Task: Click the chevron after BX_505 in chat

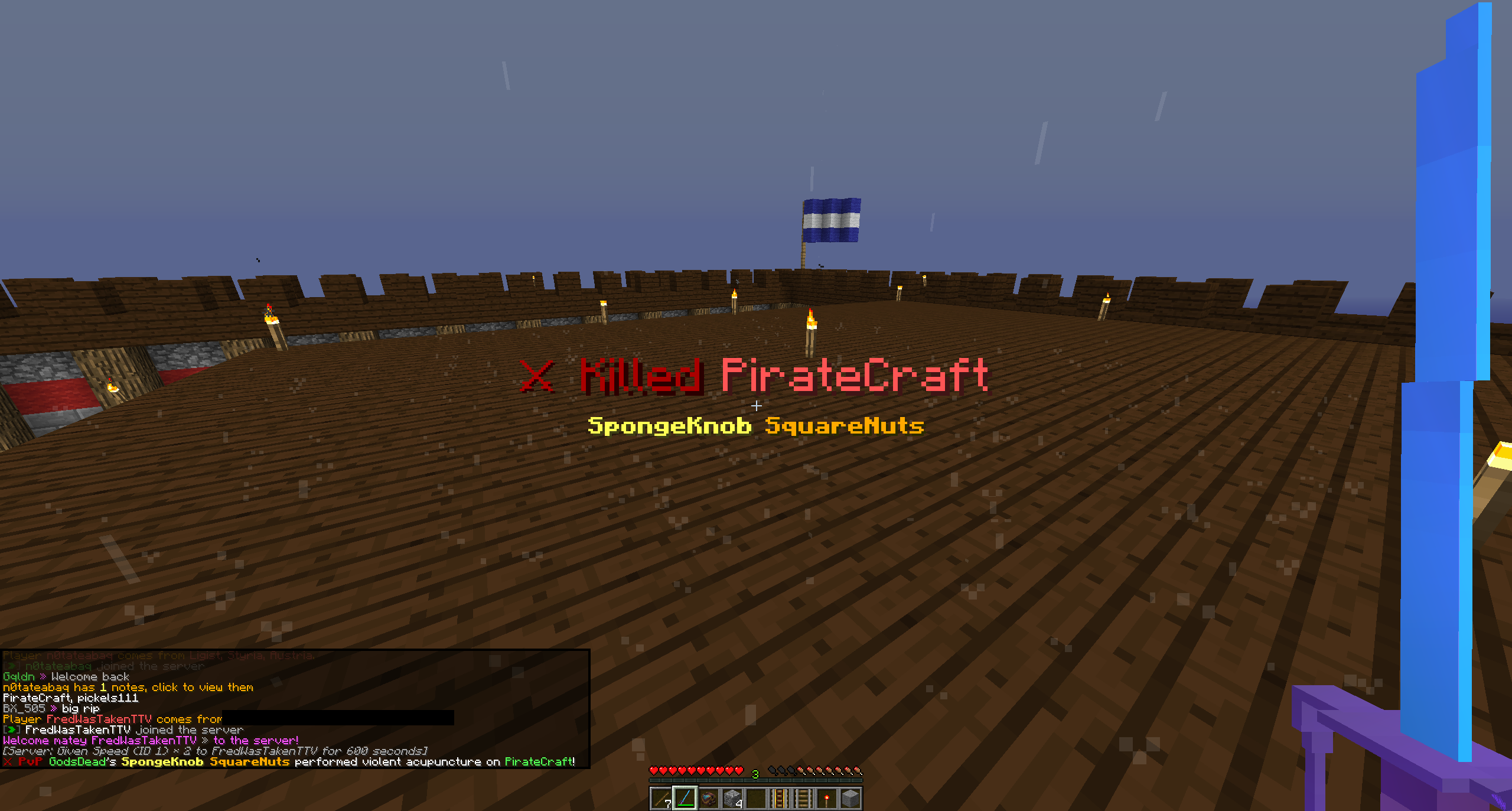Action: (54, 709)
